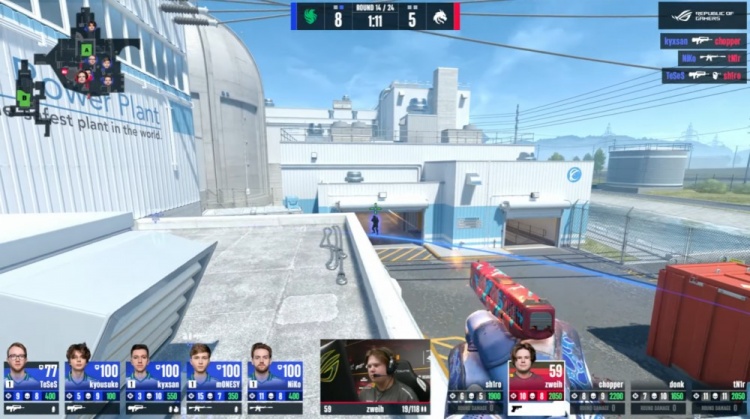Click the kyxsan–chopper kill feed entry
This screenshot has width=750, height=419.
703,42
